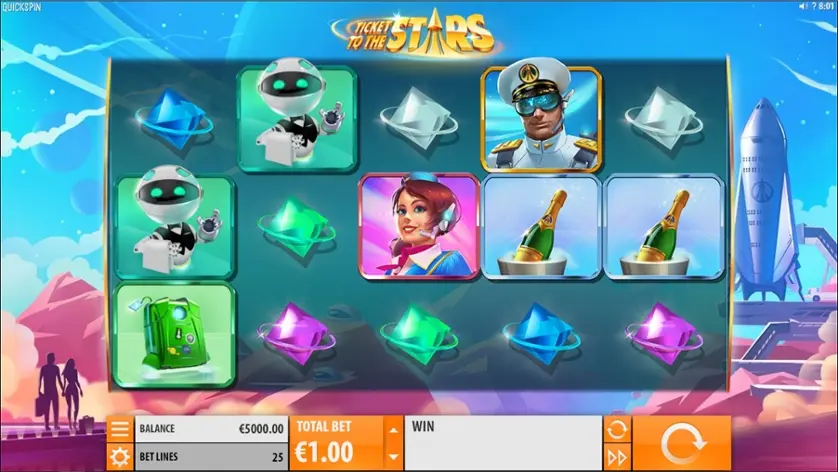Activate the autoplay circular arrows button
Image resolution: width=838 pixels, height=472 pixels.
[616, 430]
